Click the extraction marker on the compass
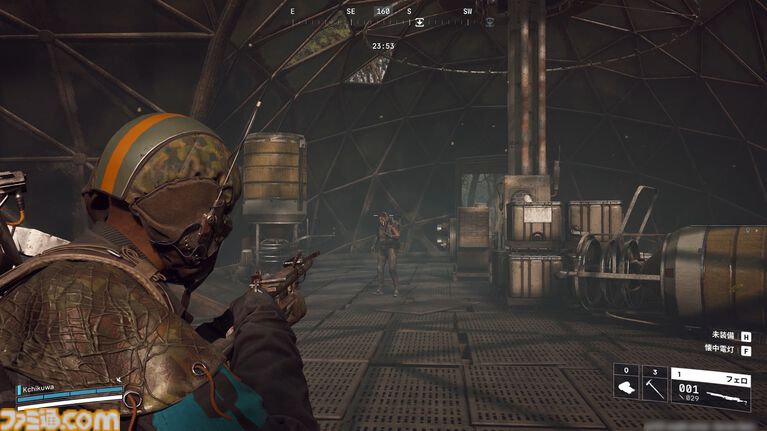The image size is (767, 431). [x=420, y=21]
